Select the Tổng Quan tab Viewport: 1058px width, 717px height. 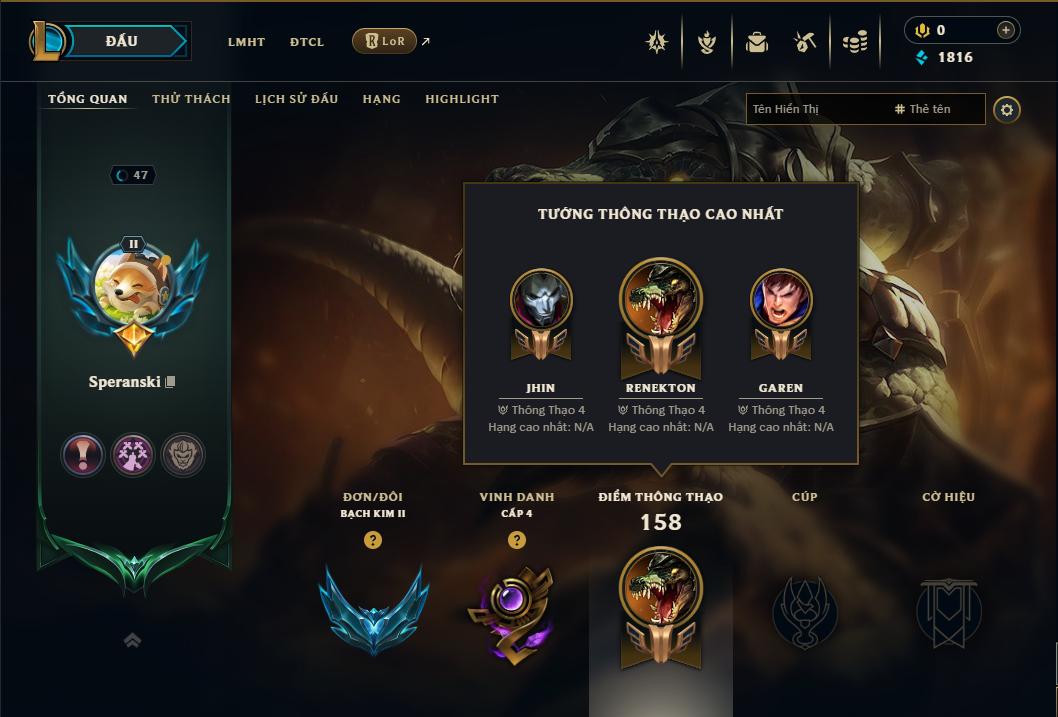(x=88, y=99)
